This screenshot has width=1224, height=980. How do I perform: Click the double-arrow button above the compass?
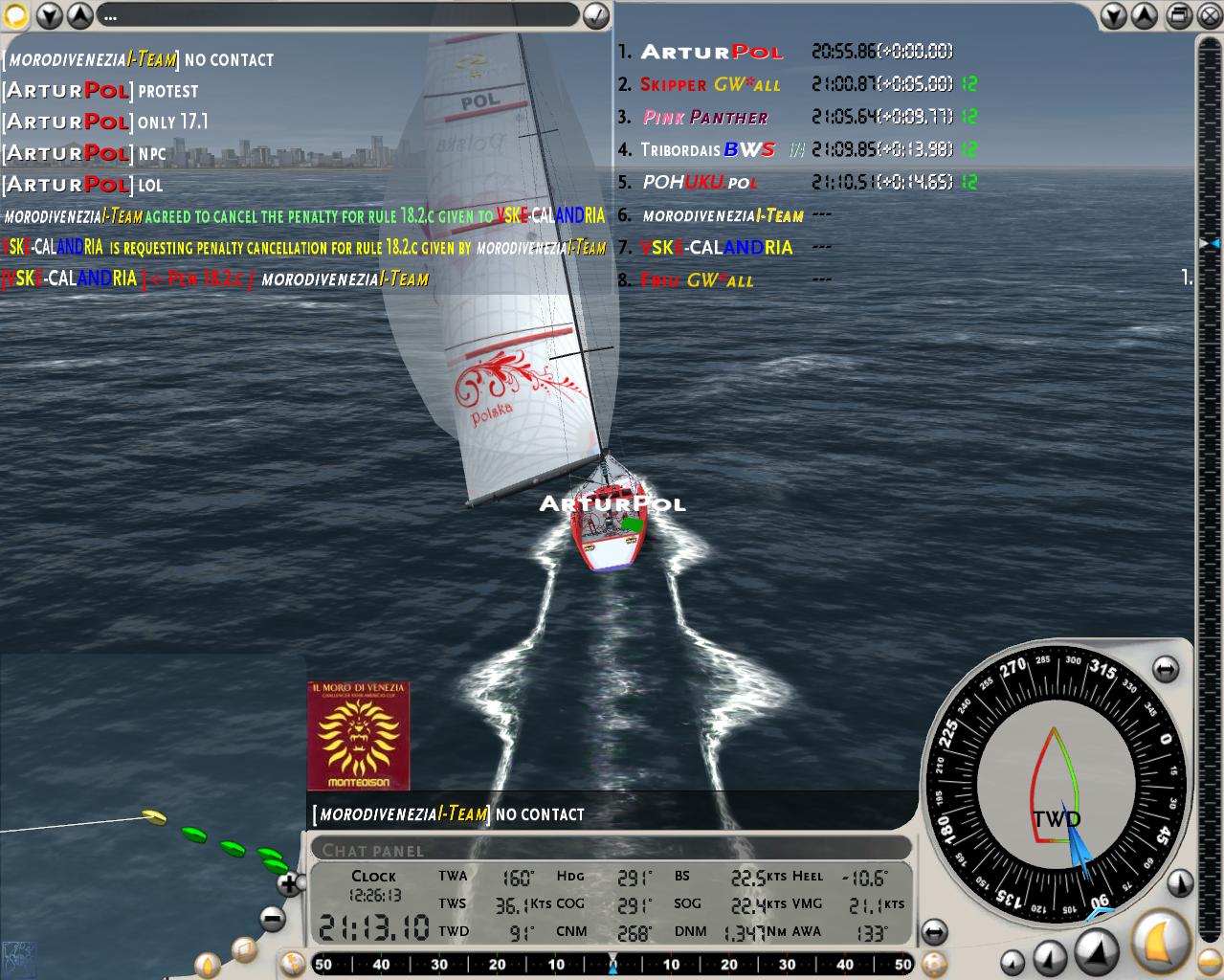coord(1165,670)
